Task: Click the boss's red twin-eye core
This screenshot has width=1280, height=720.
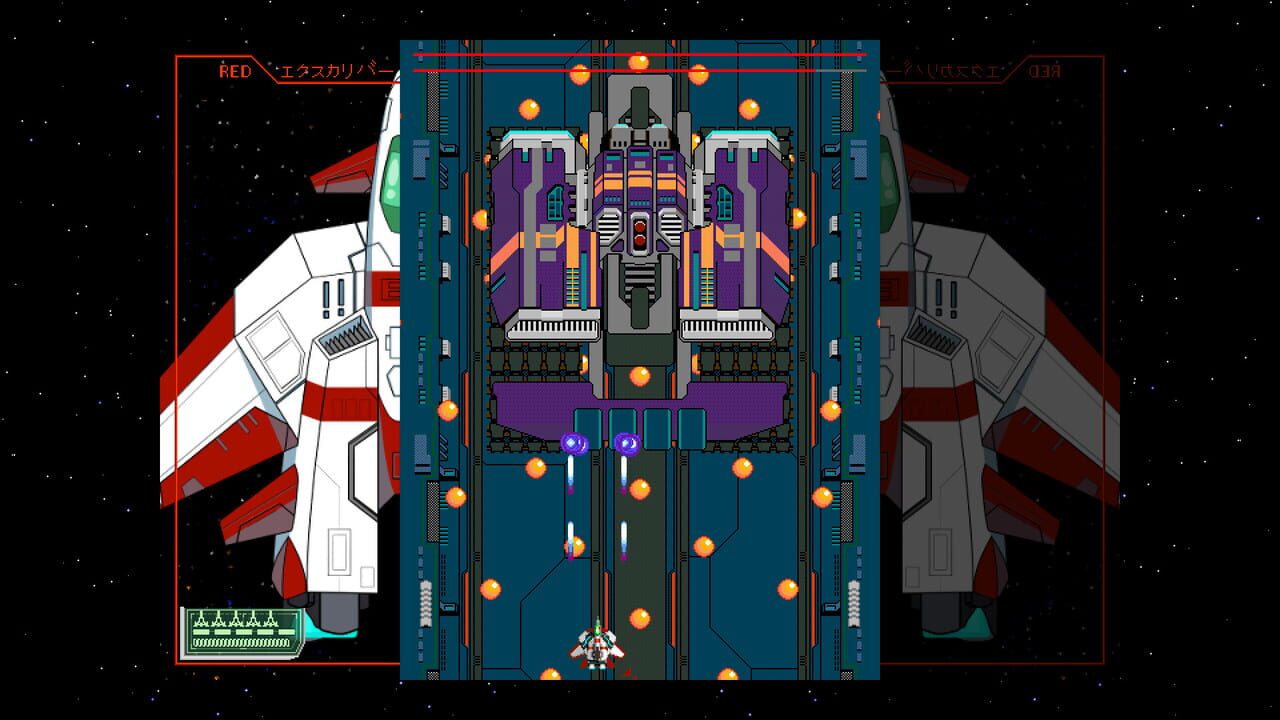Action: pos(638,231)
